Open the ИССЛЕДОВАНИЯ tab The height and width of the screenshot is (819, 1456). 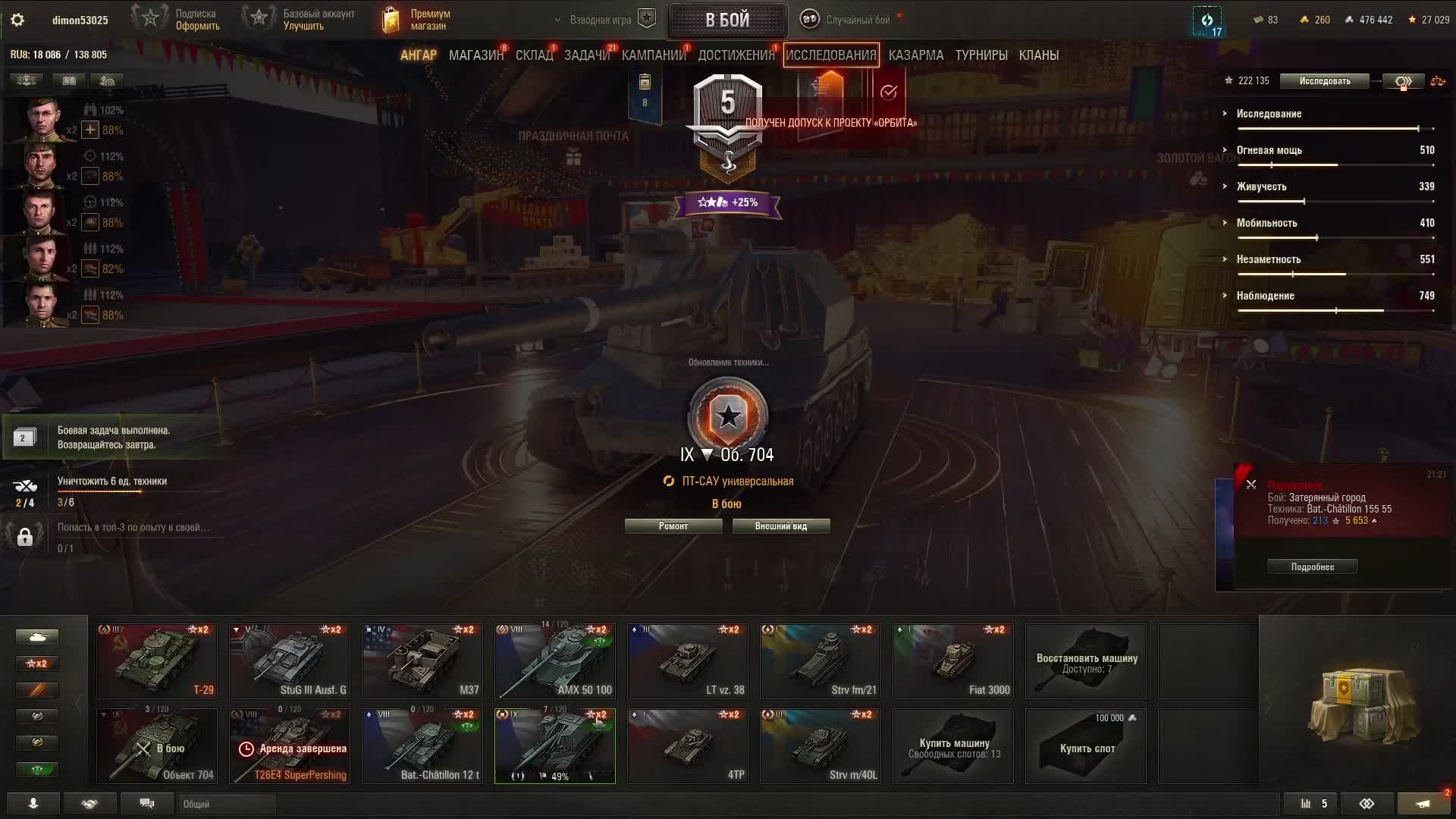pos(830,55)
